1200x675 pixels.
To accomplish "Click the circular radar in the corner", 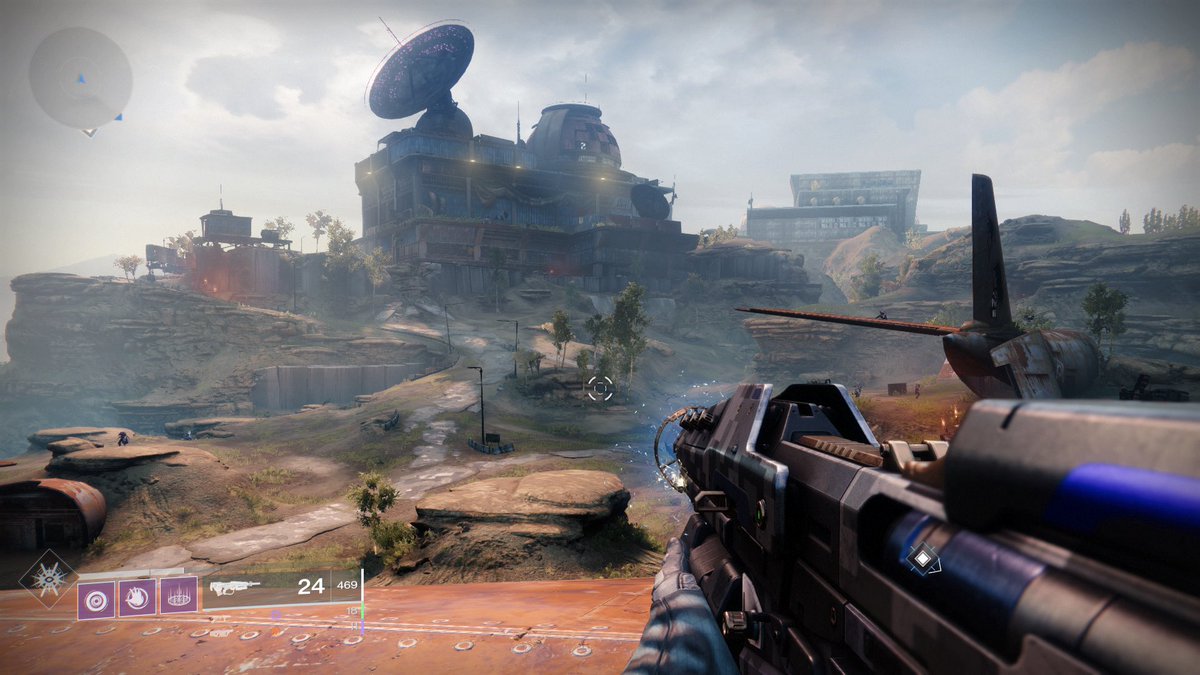I will (80, 77).
